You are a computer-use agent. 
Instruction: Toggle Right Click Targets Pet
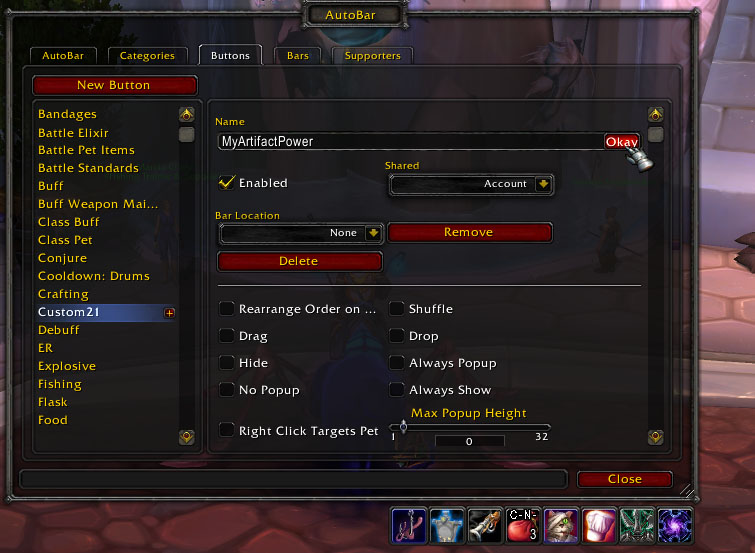[x=227, y=431]
